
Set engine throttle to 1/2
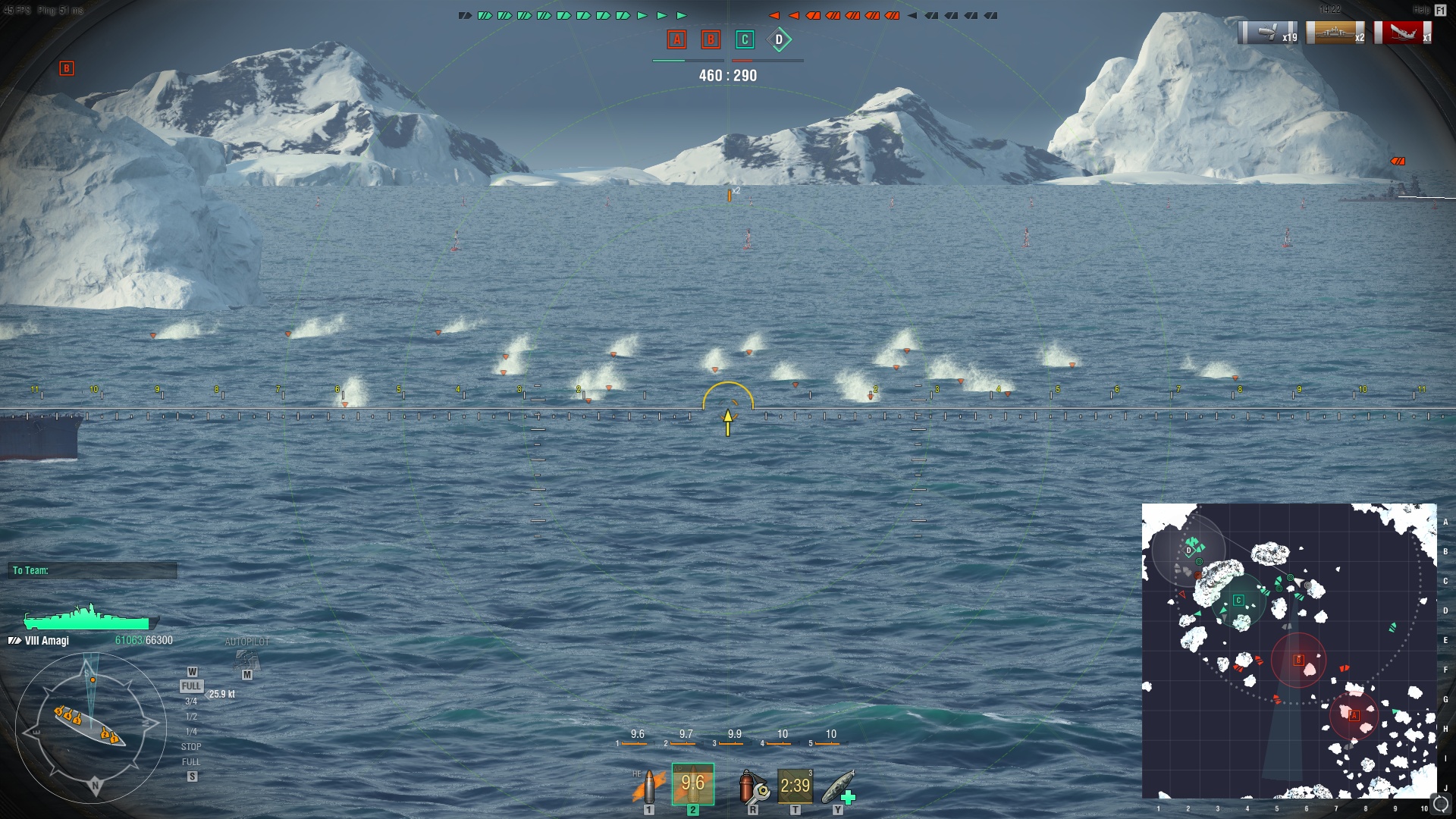coord(191,717)
